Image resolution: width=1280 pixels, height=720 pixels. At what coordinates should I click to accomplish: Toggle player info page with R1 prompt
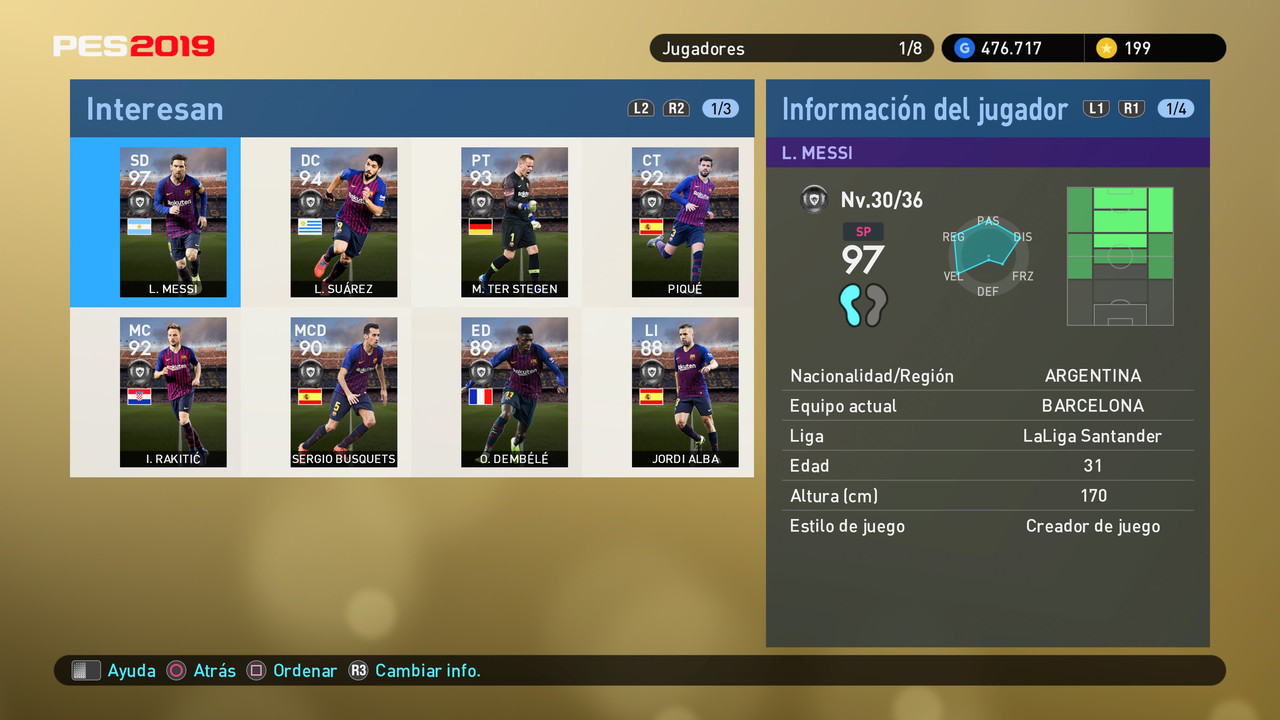click(1131, 107)
